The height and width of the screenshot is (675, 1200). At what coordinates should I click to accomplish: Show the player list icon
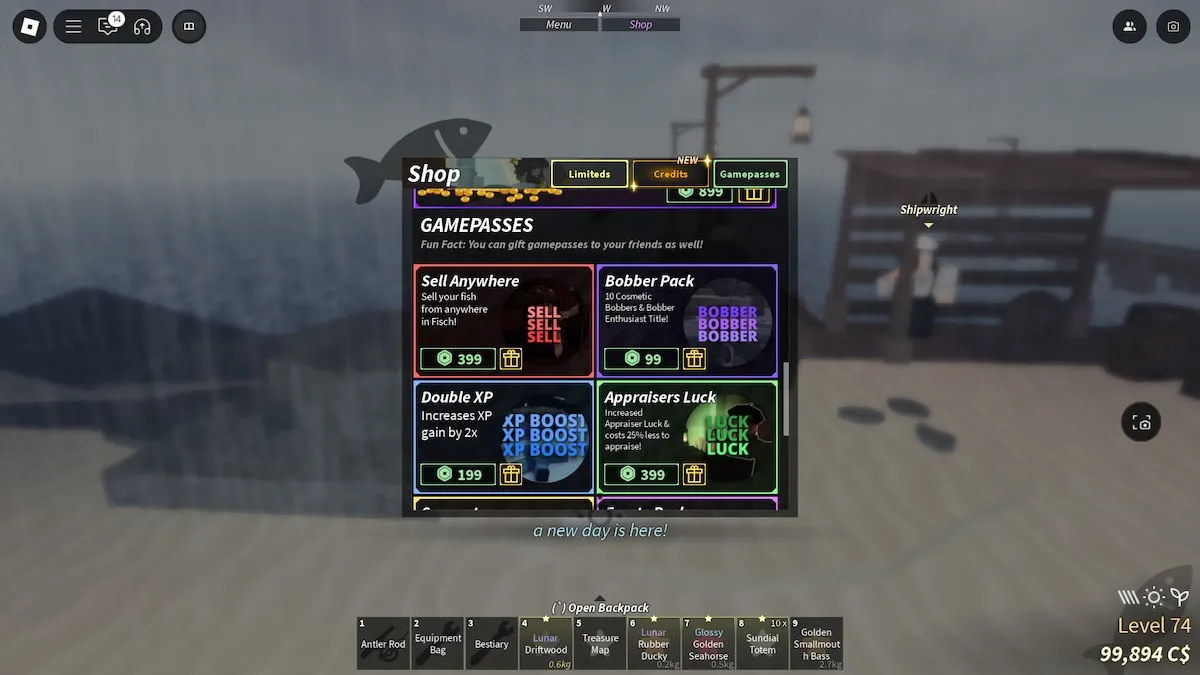(1129, 27)
